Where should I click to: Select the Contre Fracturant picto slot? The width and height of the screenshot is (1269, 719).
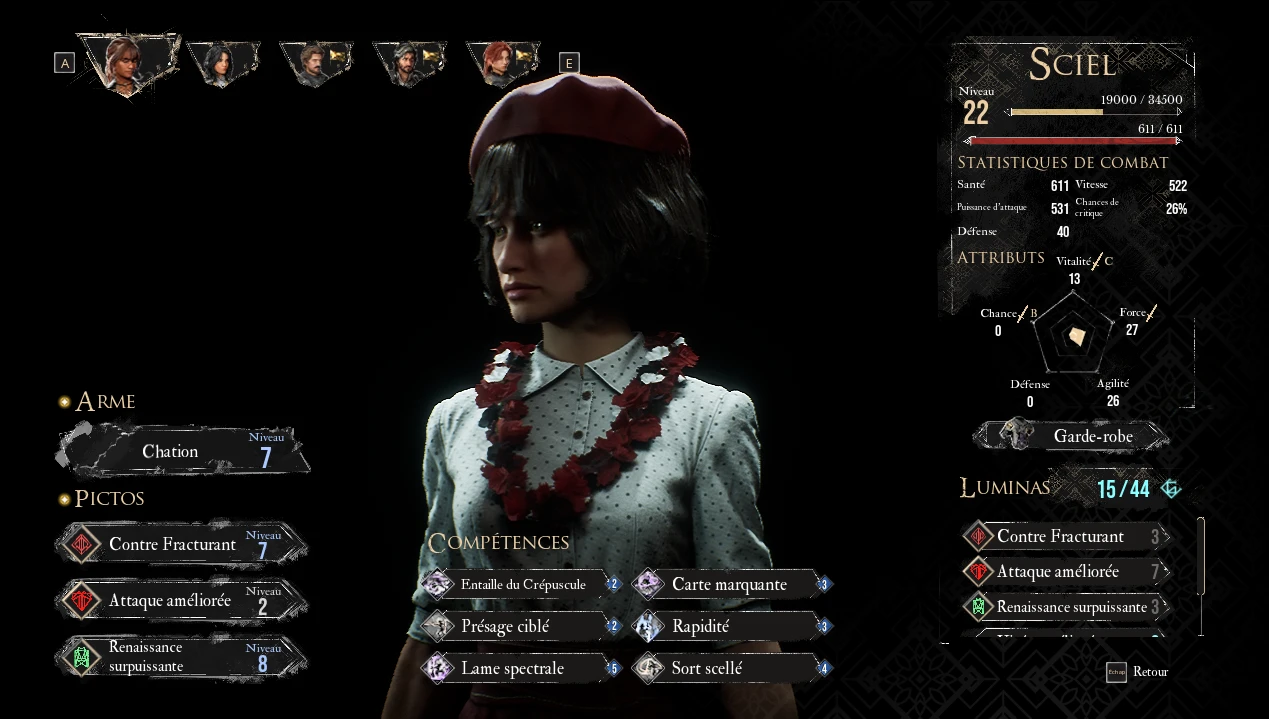point(182,545)
